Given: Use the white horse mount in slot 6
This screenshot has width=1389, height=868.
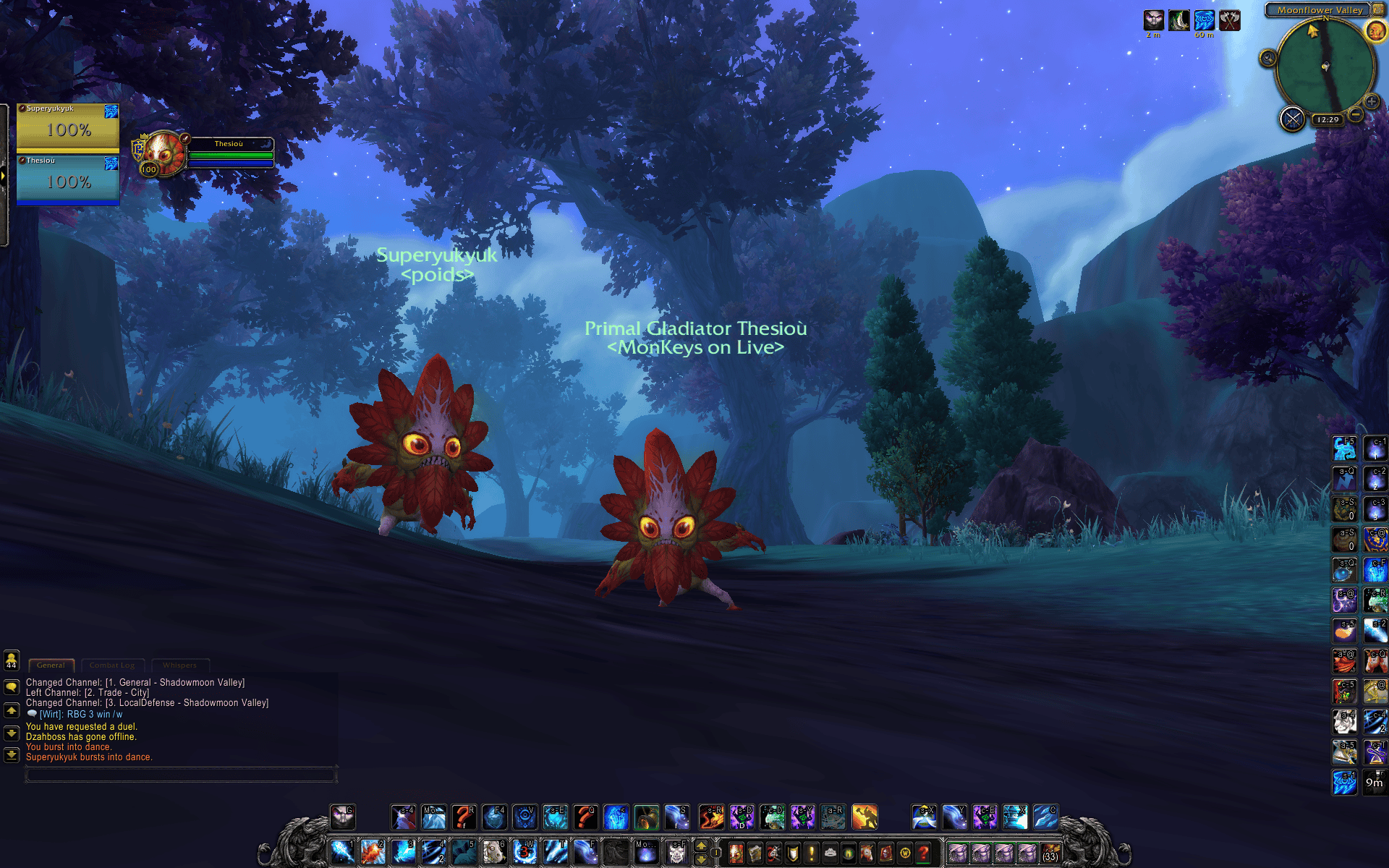Looking at the screenshot, I should pyautogui.click(x=493, y=852).
